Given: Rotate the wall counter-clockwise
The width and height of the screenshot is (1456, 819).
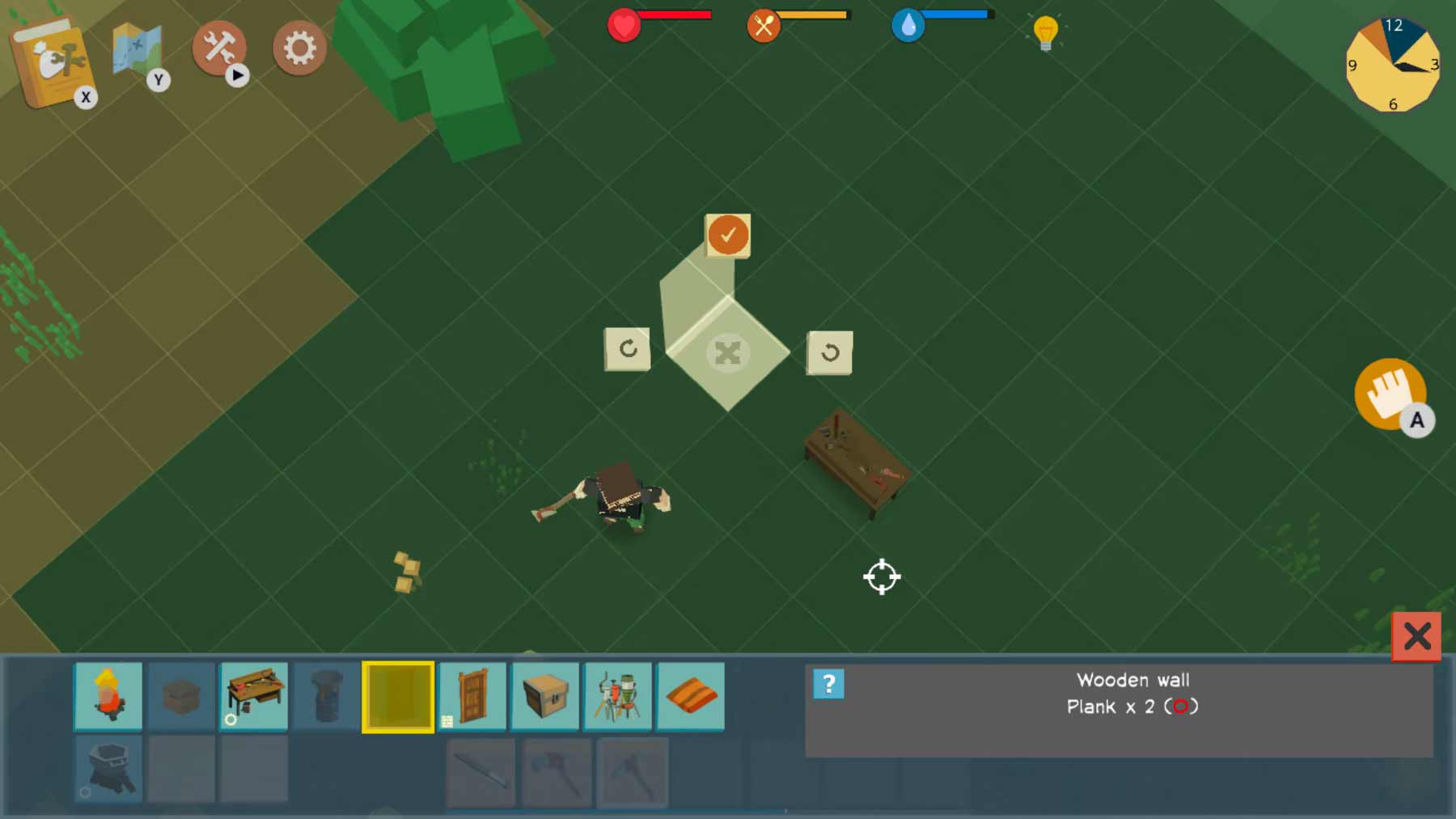Looking at the screenshot, I should coord(829,353).
